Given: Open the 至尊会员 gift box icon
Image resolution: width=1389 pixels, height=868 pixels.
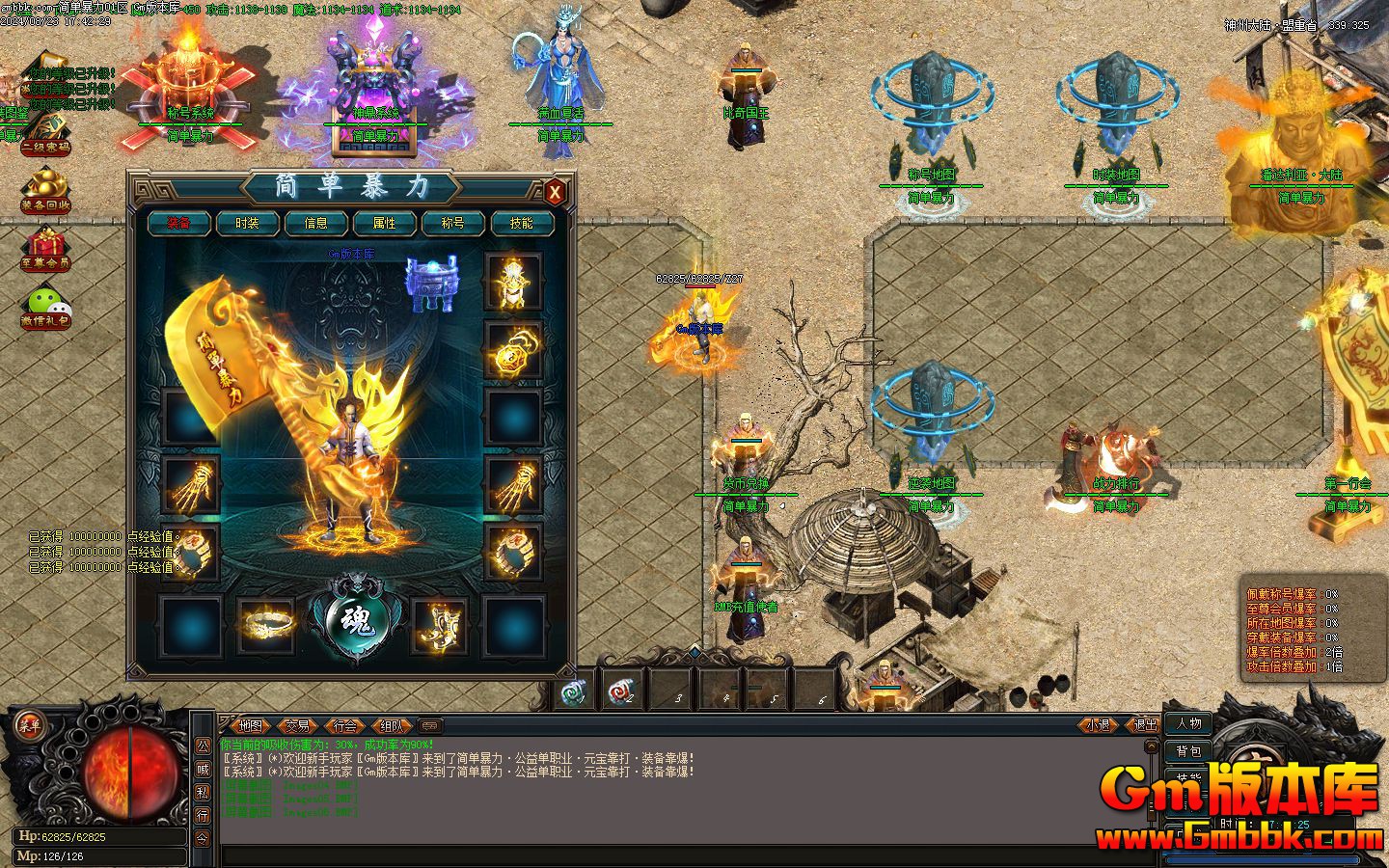Looking at the screenshot, I should 45,250.
